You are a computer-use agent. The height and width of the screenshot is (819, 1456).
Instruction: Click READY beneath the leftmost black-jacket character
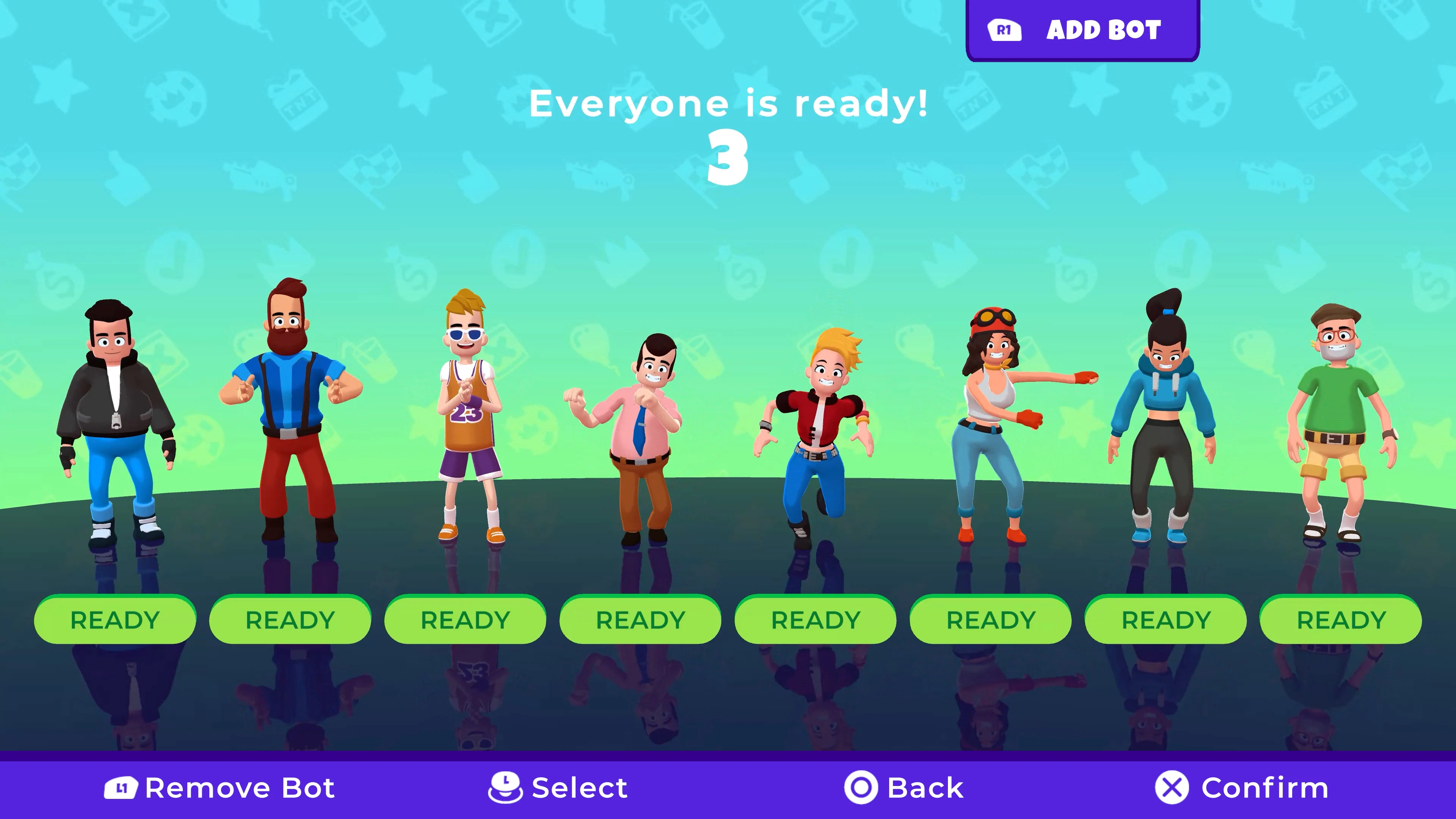point(115,620)
